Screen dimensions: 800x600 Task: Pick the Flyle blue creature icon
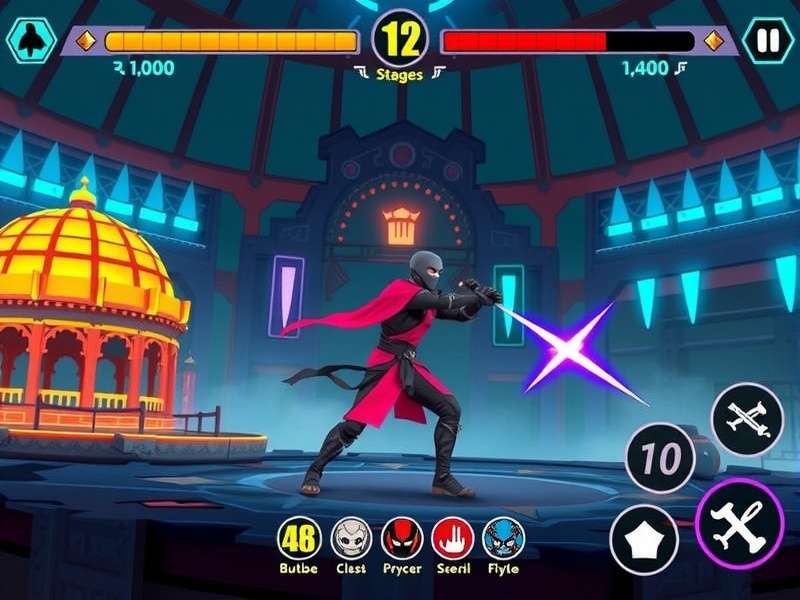click(503, 538)
